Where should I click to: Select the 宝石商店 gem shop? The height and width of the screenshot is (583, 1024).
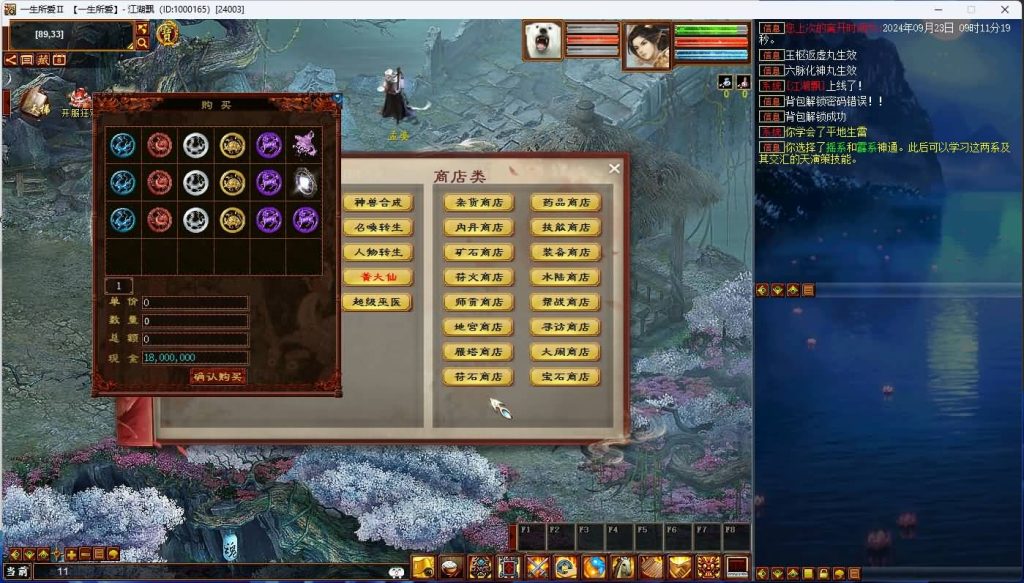(x=565, y=378)
